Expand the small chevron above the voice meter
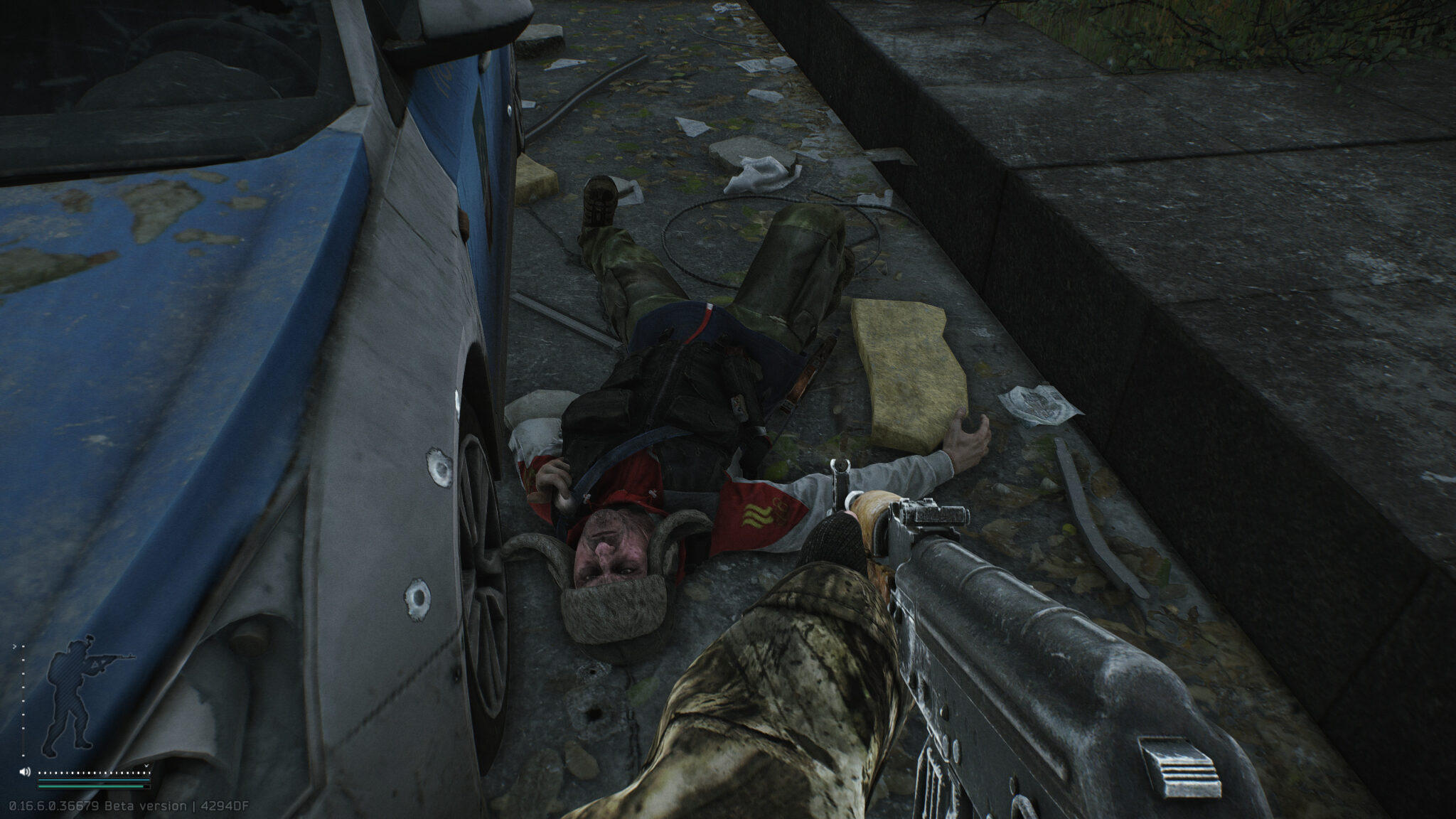1456x819 pixels. (146, 766)
